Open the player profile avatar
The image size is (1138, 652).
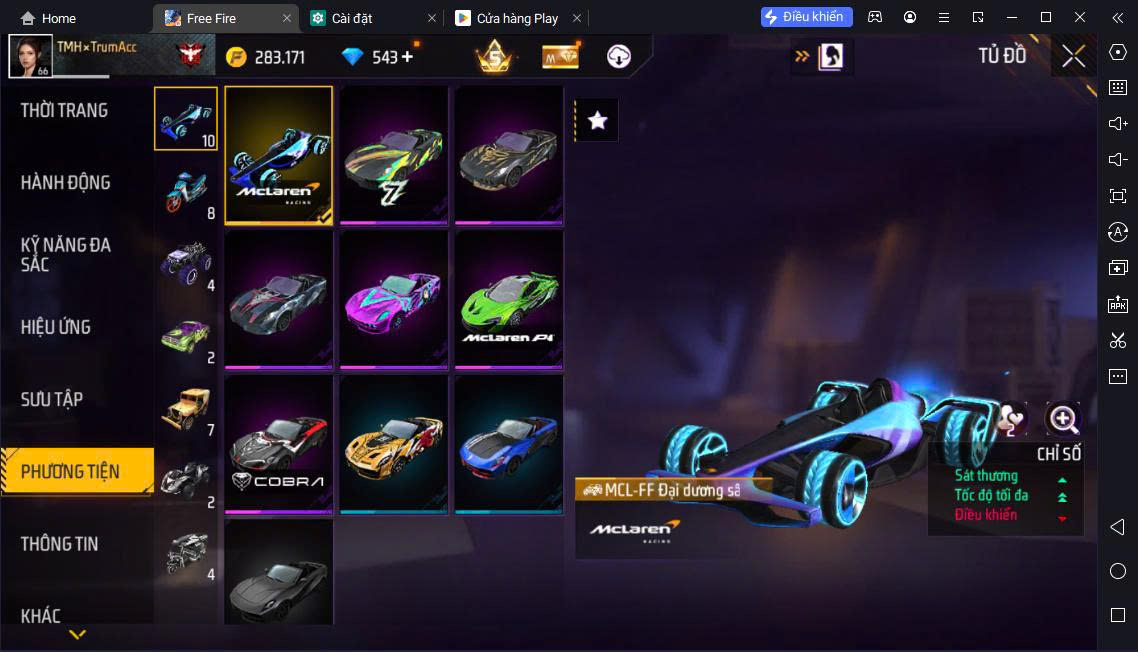tap(30, 56)
